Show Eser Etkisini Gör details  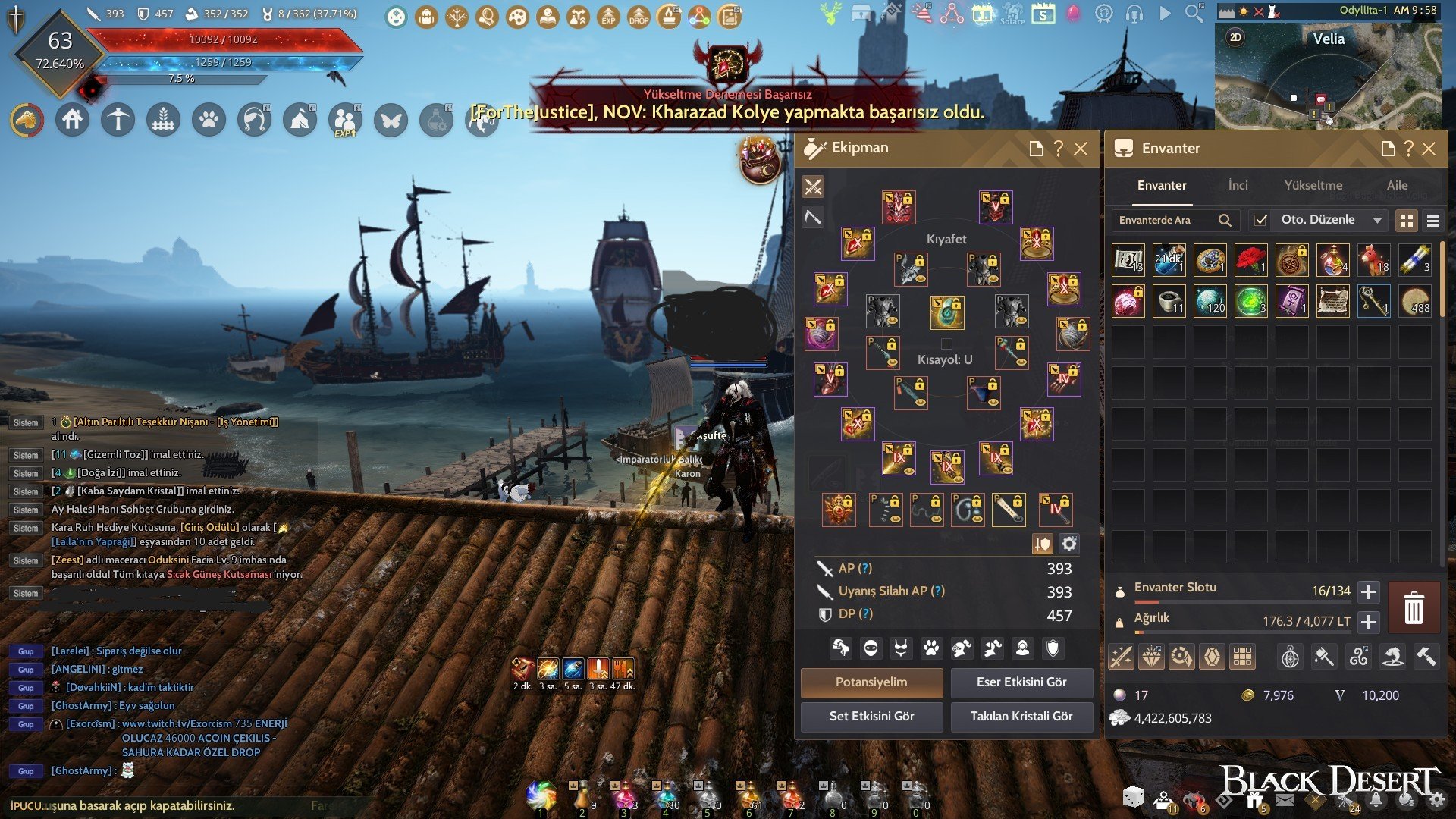[x=1021, y=682]
